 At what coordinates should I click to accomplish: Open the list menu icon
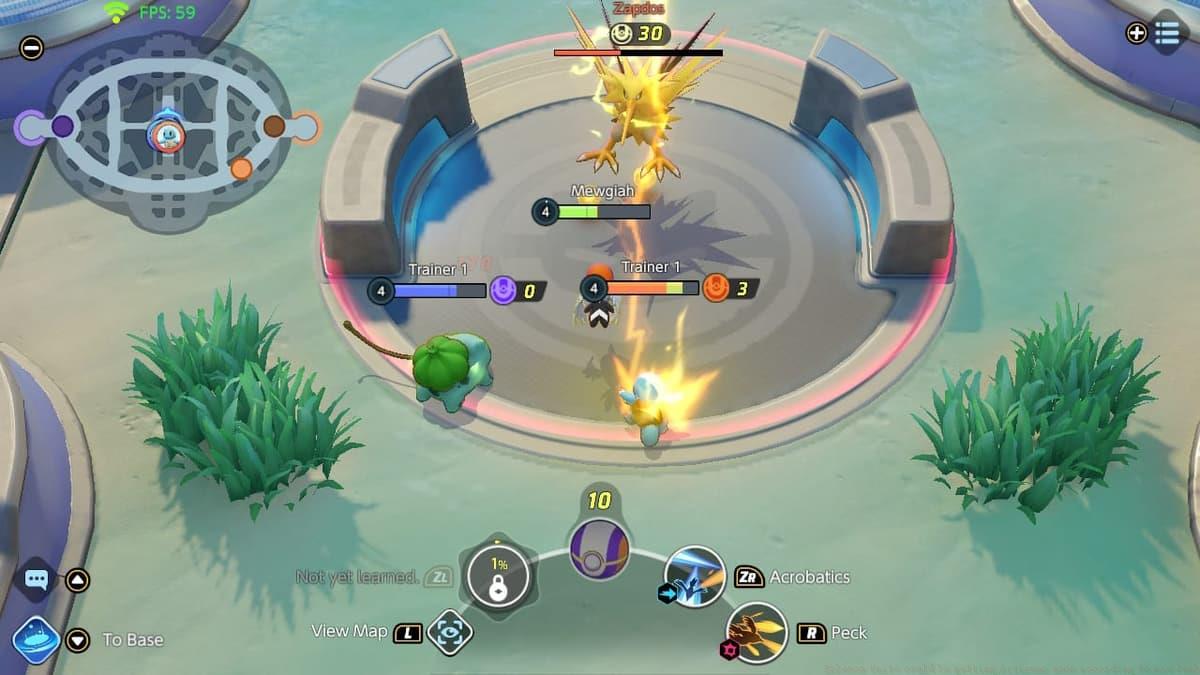tap(1167, 33)
